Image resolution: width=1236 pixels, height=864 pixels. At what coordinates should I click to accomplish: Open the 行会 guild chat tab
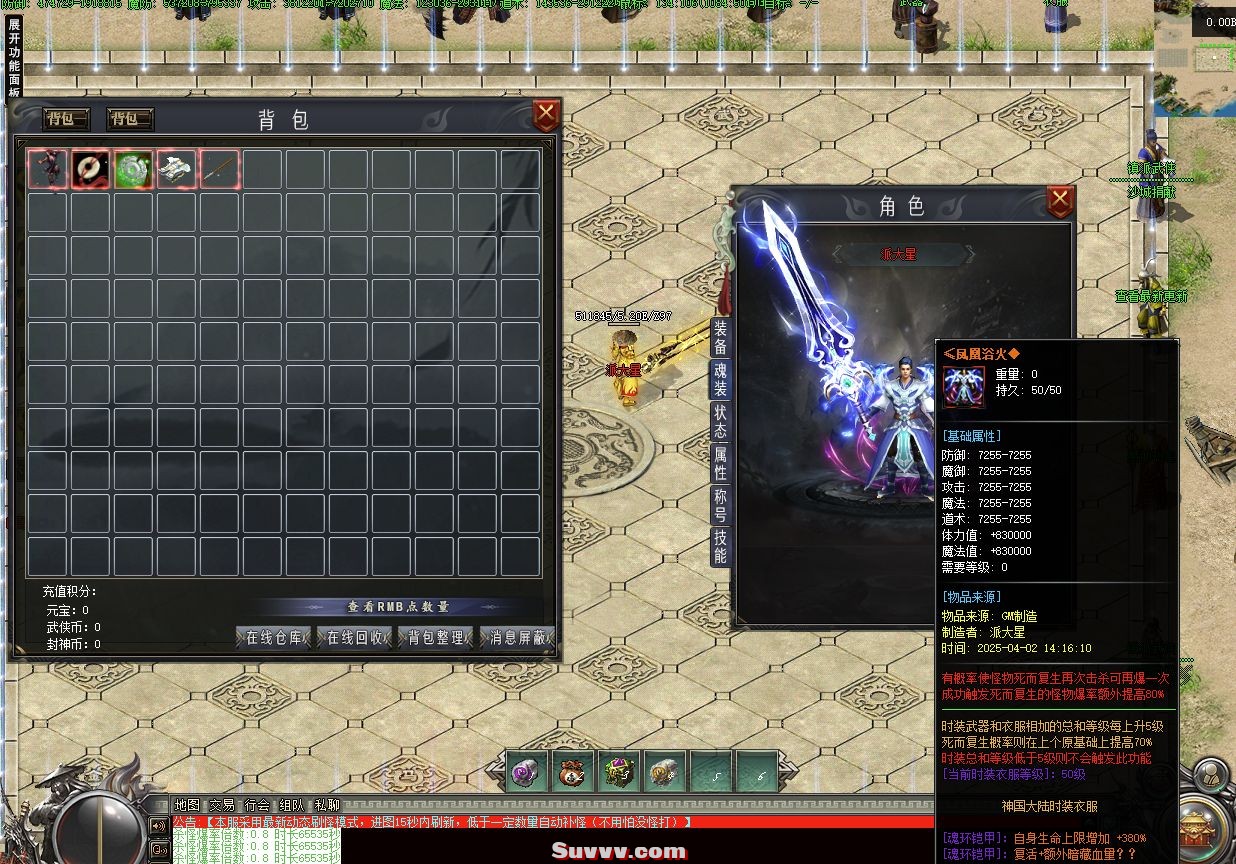(257, 805)
